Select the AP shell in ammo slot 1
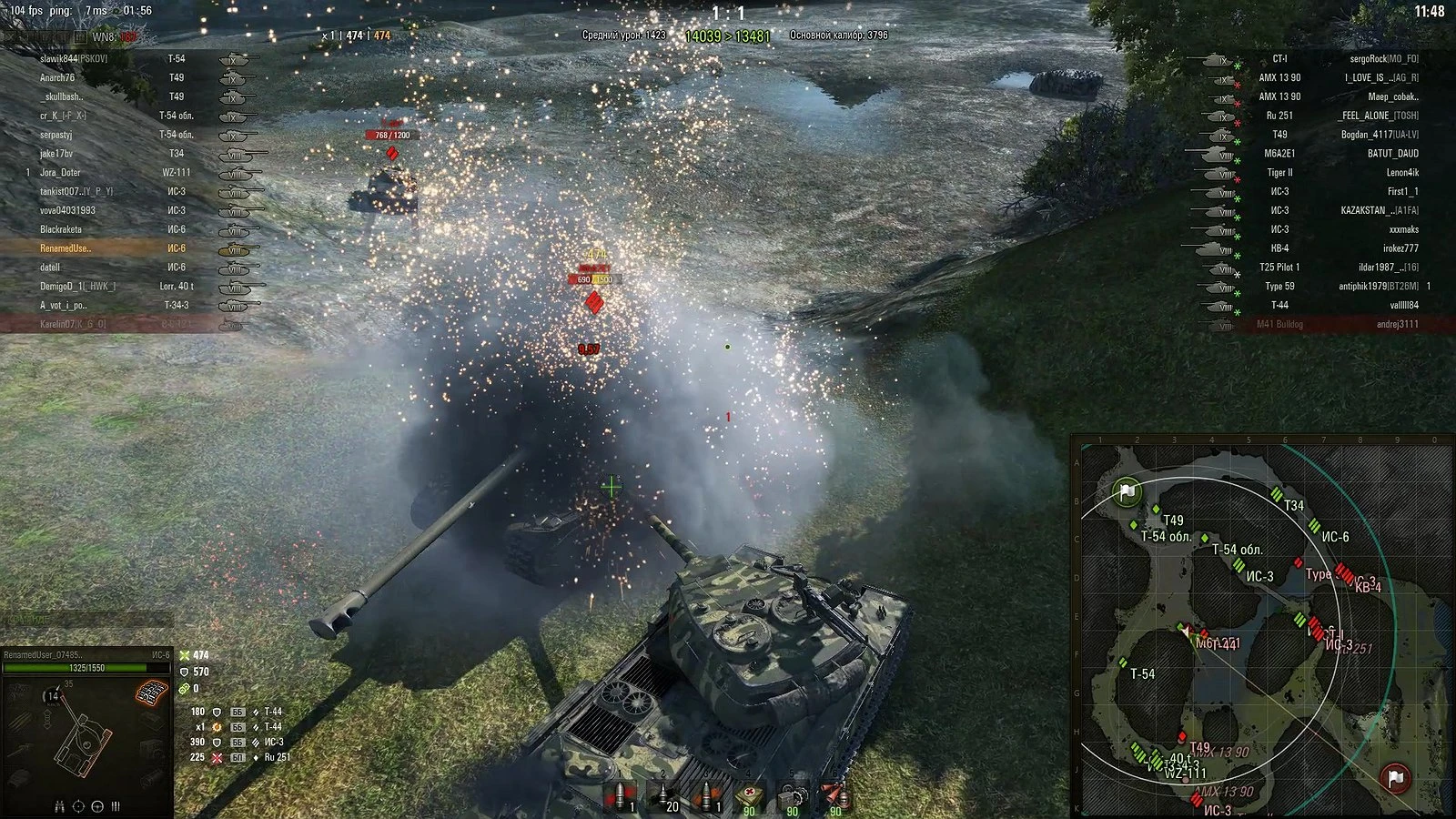1456x819 pixels. (x=620, y=794)
